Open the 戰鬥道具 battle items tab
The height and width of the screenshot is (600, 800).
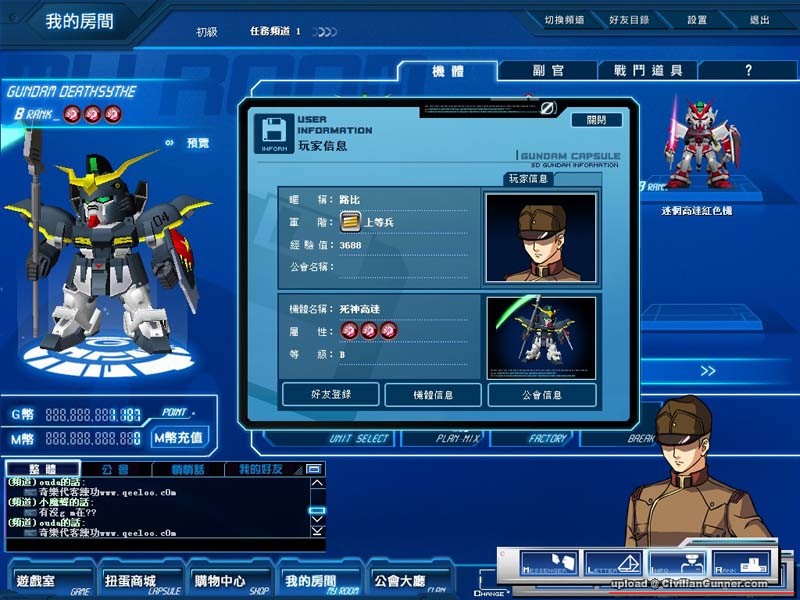(647, 71)
